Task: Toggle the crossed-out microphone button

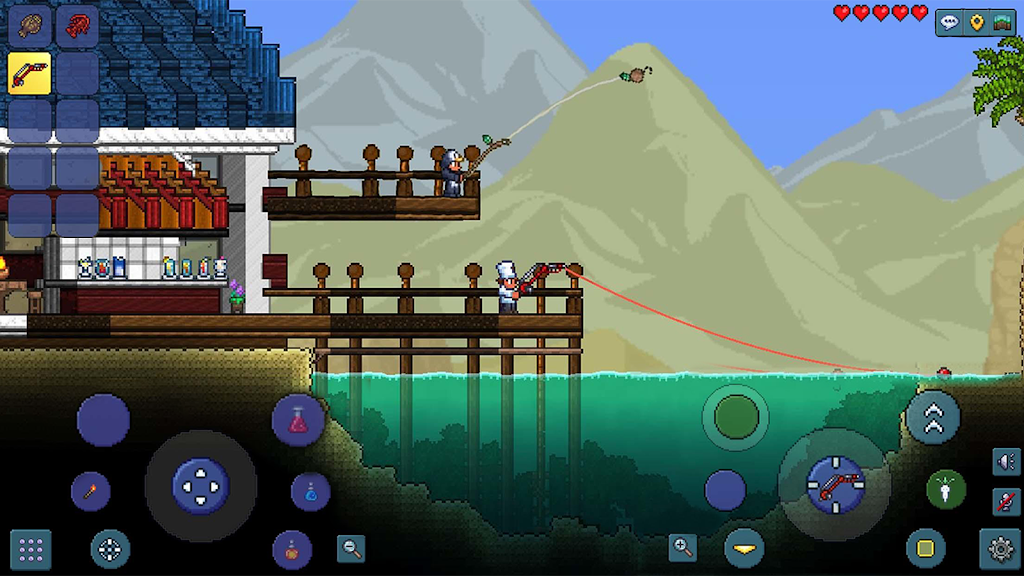Action: tap(1006, 502)
